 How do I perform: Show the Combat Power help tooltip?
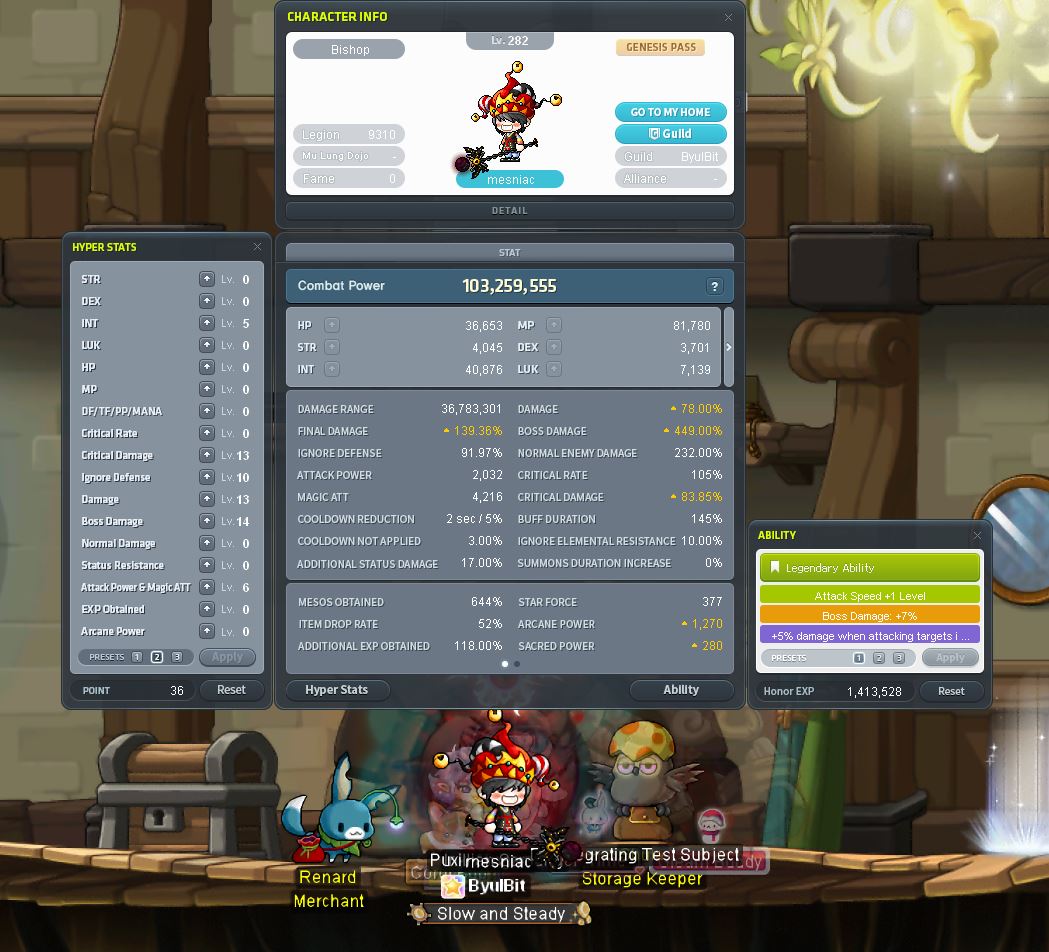714,286
